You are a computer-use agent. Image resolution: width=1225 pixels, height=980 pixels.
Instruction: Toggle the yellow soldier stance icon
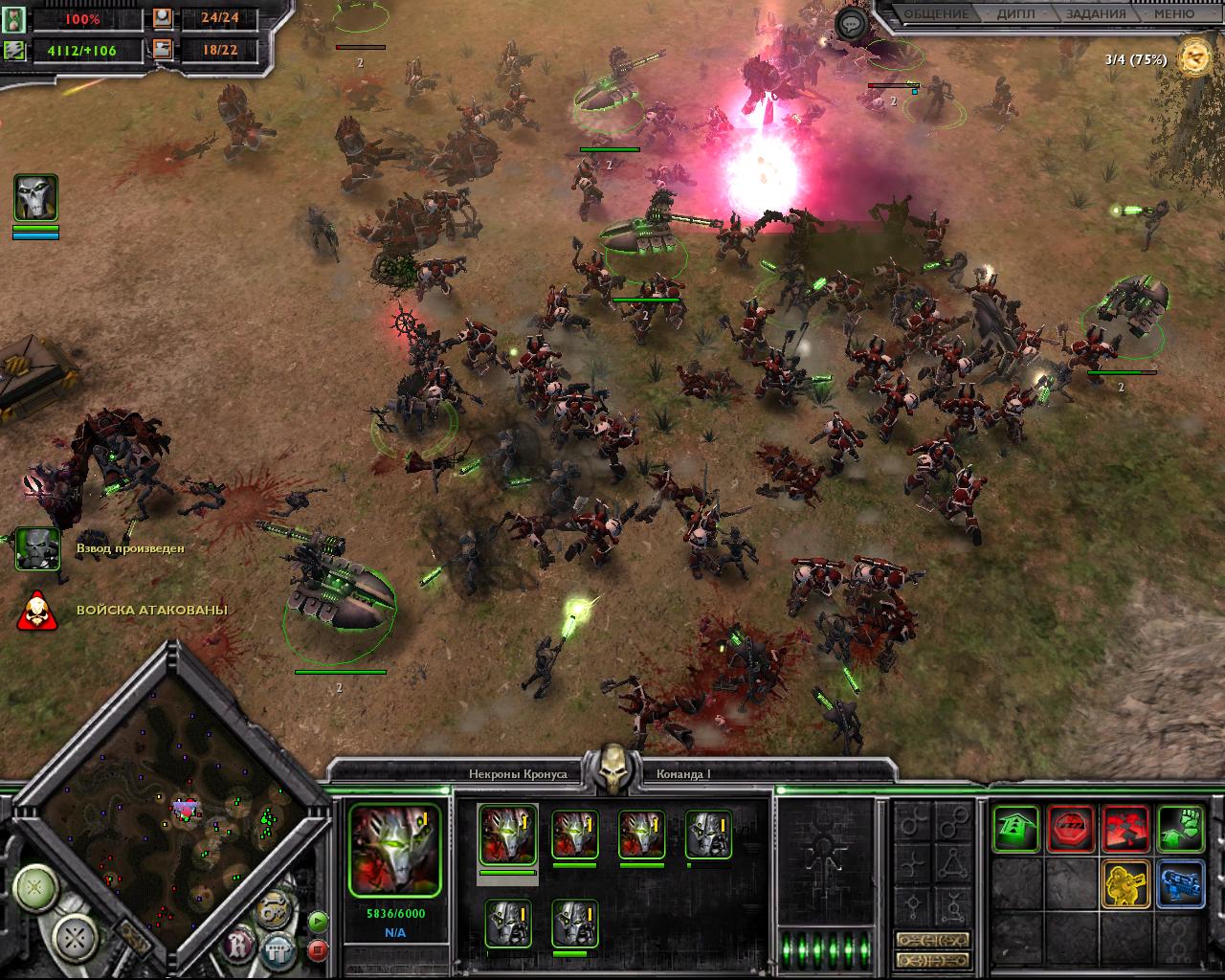pos(1125,883)
